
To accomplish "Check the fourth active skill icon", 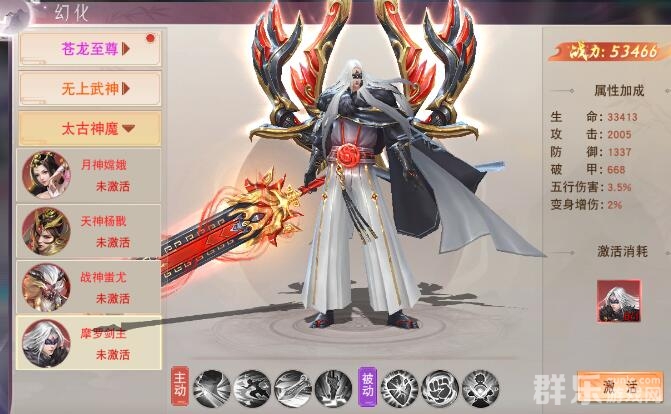I will 333,387.
